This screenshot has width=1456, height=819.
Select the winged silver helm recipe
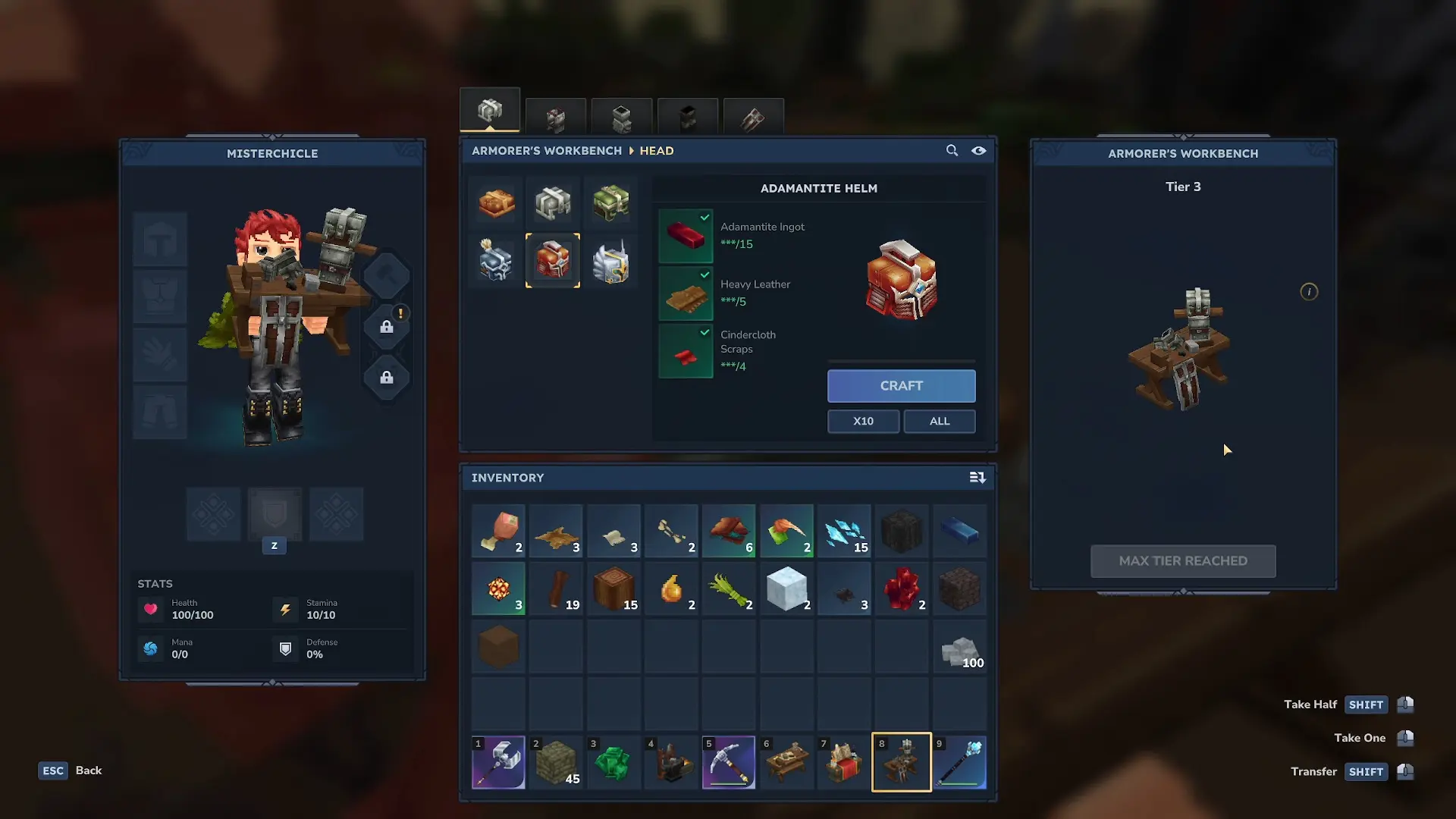[x=611, y=262]
